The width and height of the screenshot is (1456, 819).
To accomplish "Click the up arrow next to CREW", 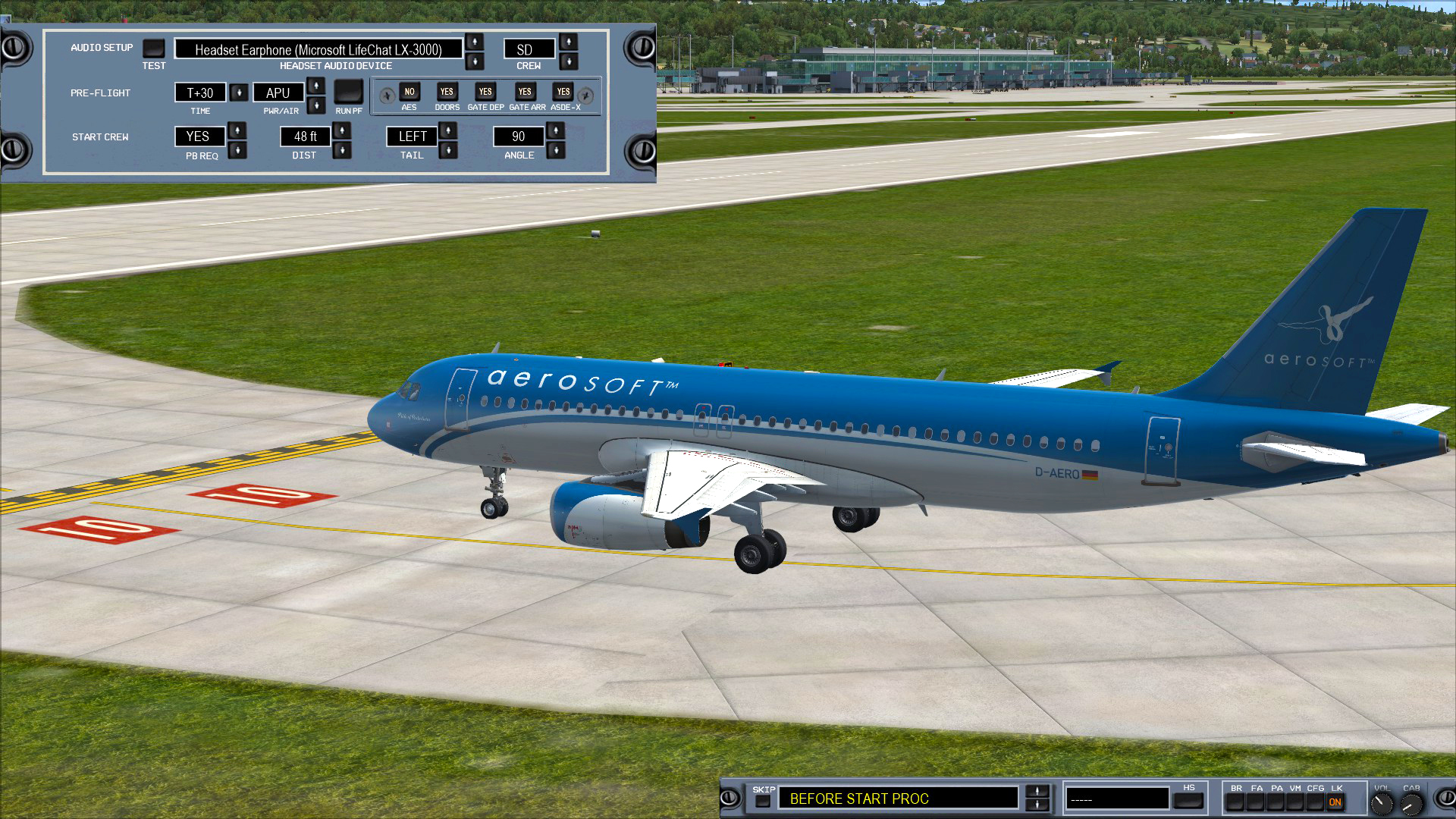I will pyautogui.click(x=568, y=43).
